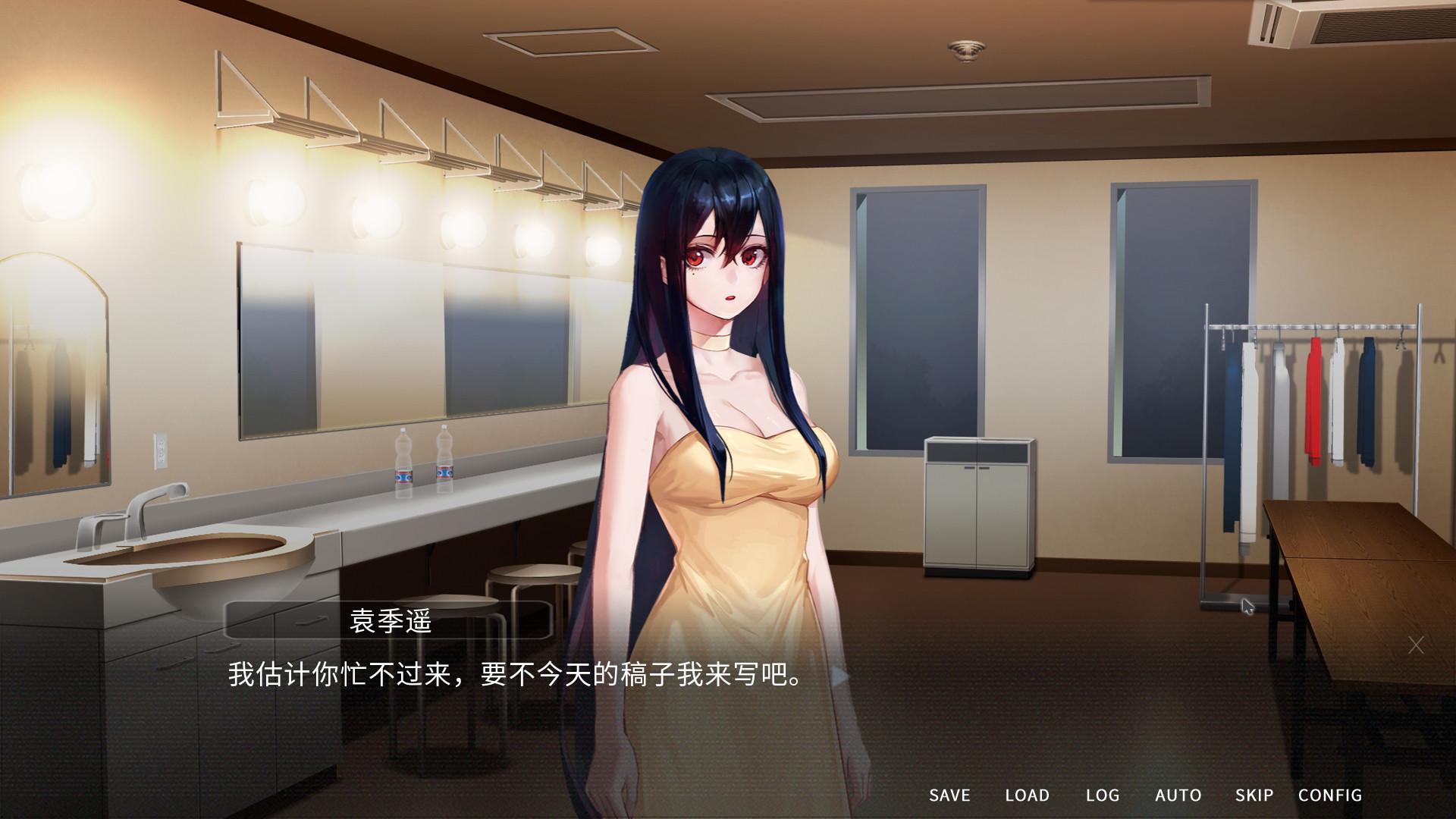Click the SAVE option in the quick menu
The height and width of the screenshot is (819, 1456).
(949, 795)
